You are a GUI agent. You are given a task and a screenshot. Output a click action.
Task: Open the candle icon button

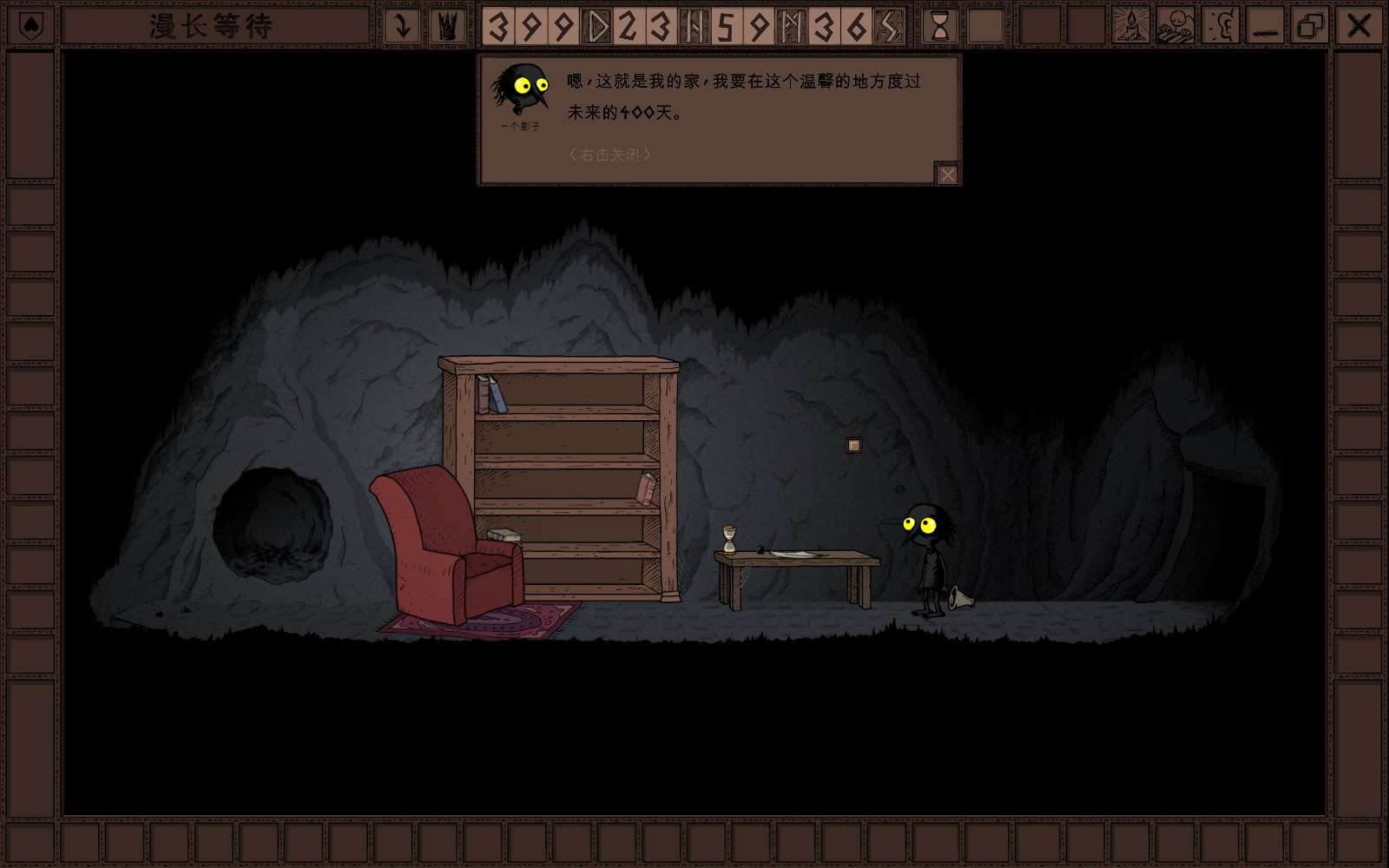pyautogui.click(x=1130, y=26)
